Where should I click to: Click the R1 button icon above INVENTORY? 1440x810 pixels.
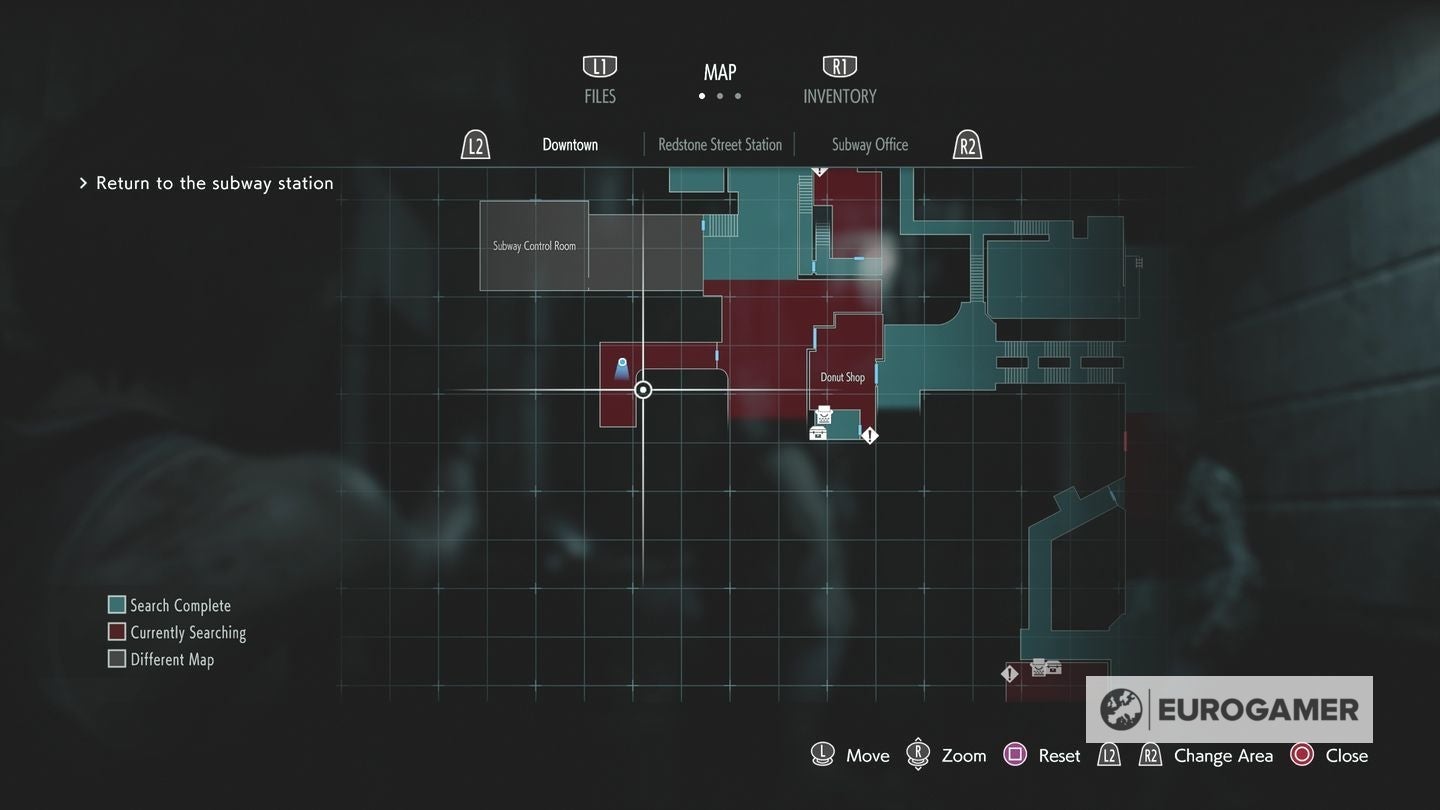click(x=839, y=65)
